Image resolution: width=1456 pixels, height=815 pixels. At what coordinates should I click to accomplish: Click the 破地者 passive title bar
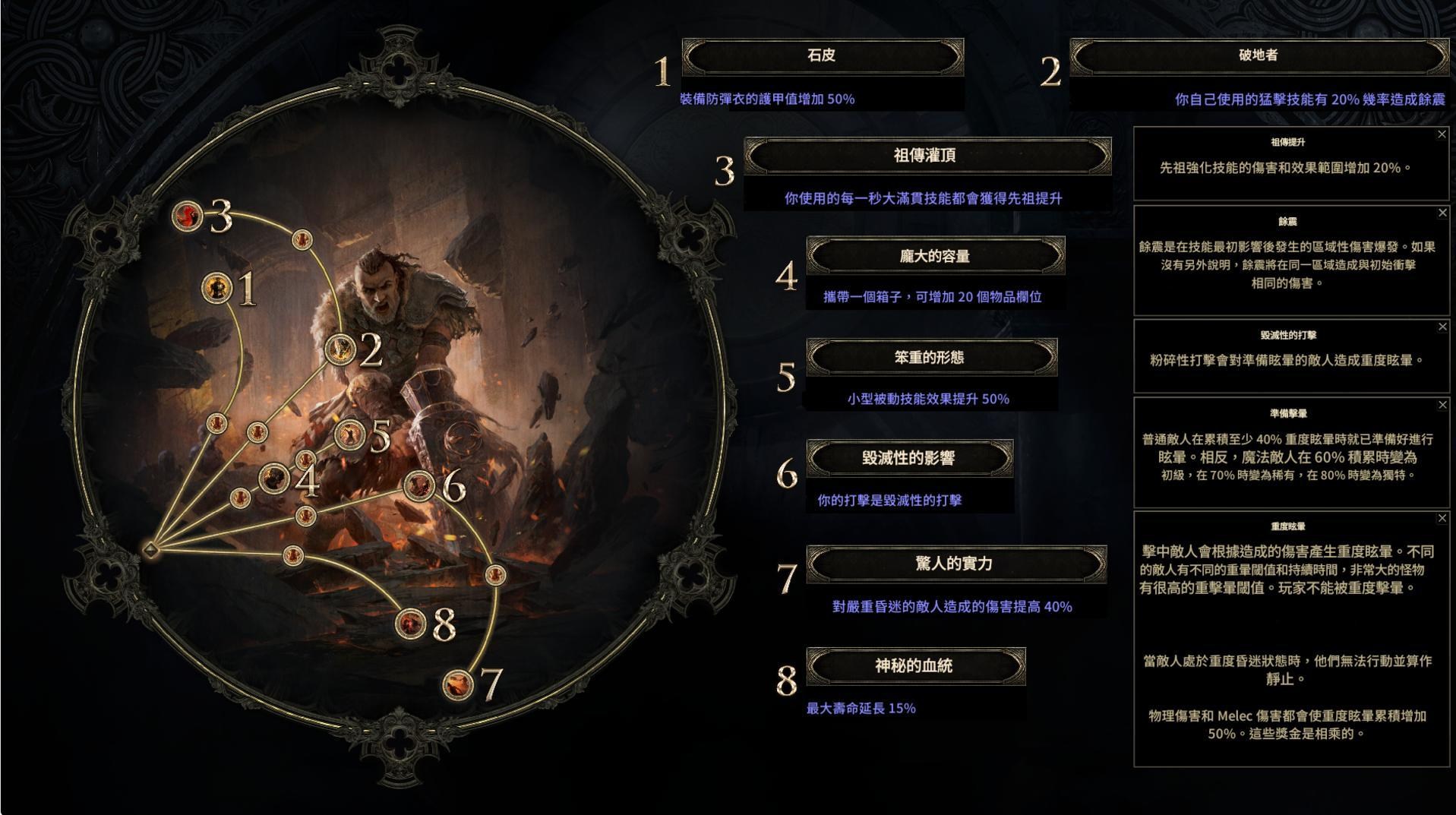[x=1259, y=54]
